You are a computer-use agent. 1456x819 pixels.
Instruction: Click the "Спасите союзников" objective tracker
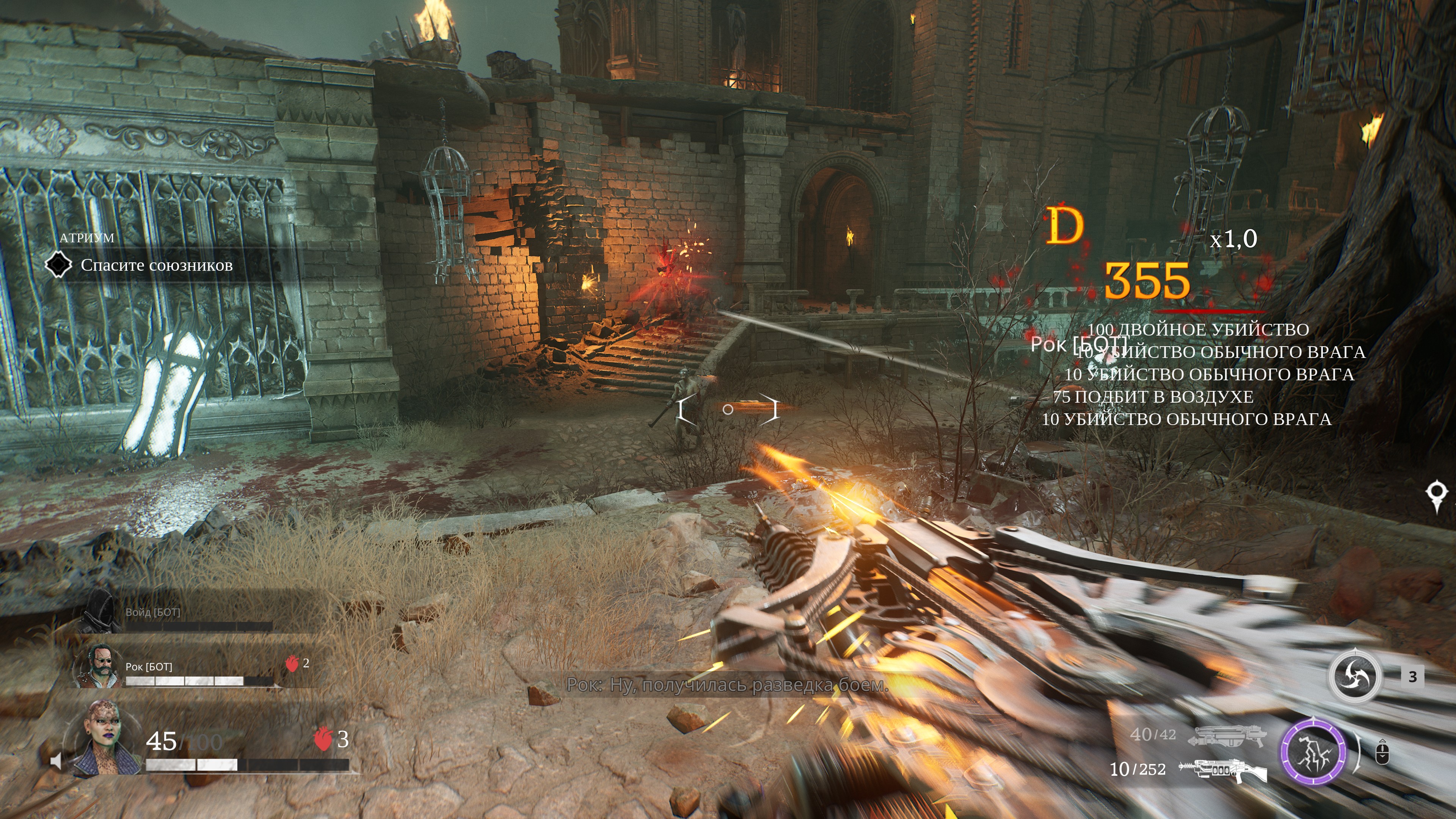click(x=156, y=265)
